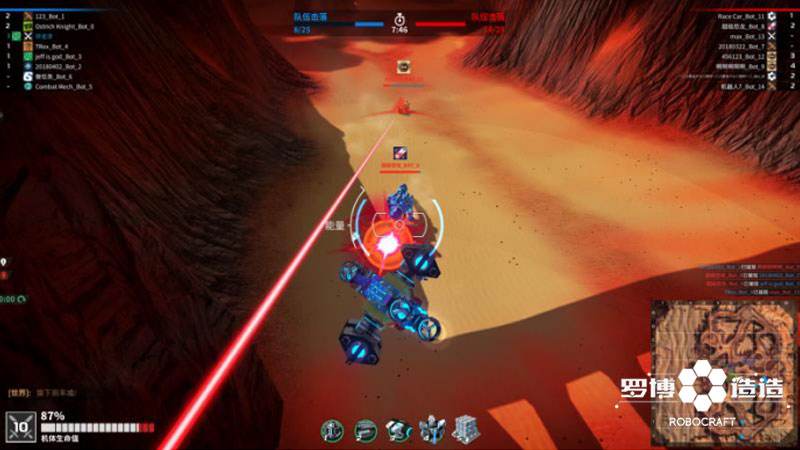800x450 pixels.
Task: Activate the third weapon slot with turret
Action: 398,430
